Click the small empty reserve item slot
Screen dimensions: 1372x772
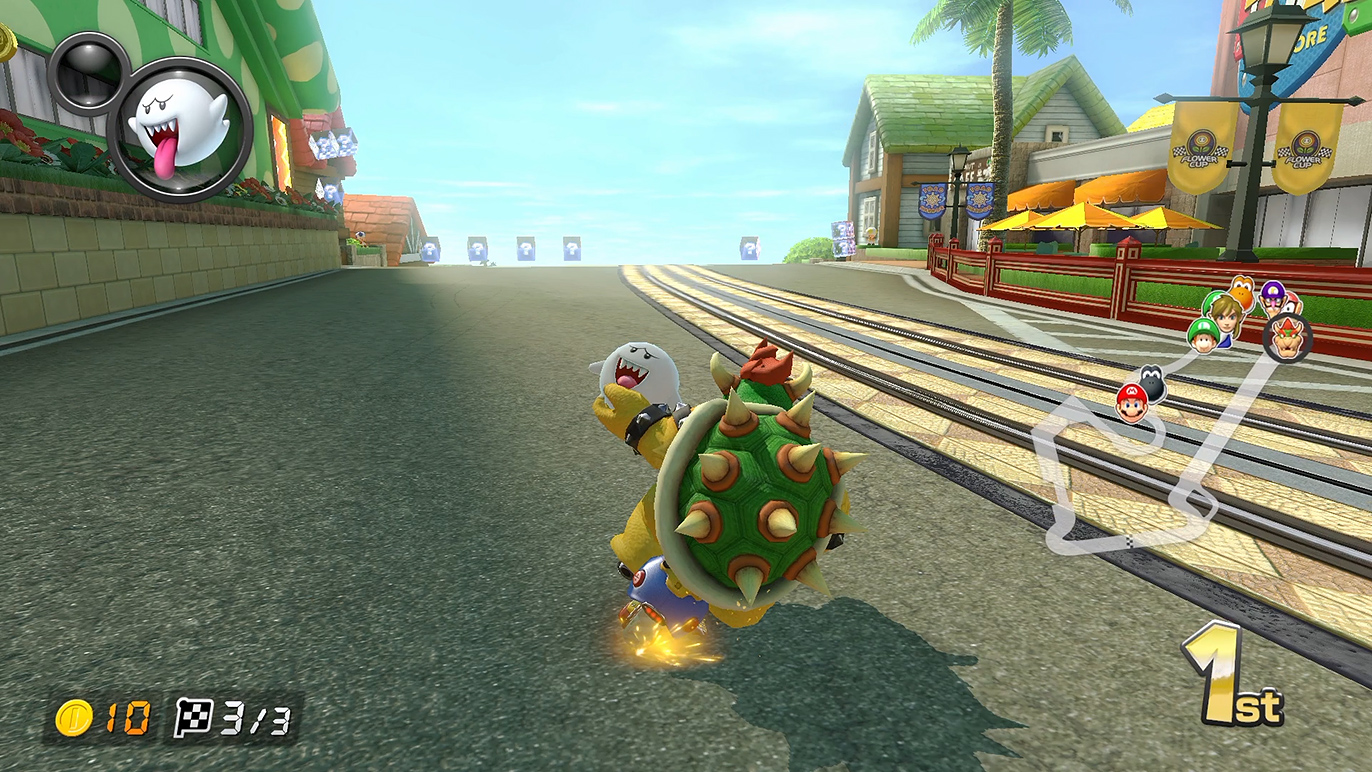coord(88,70)
